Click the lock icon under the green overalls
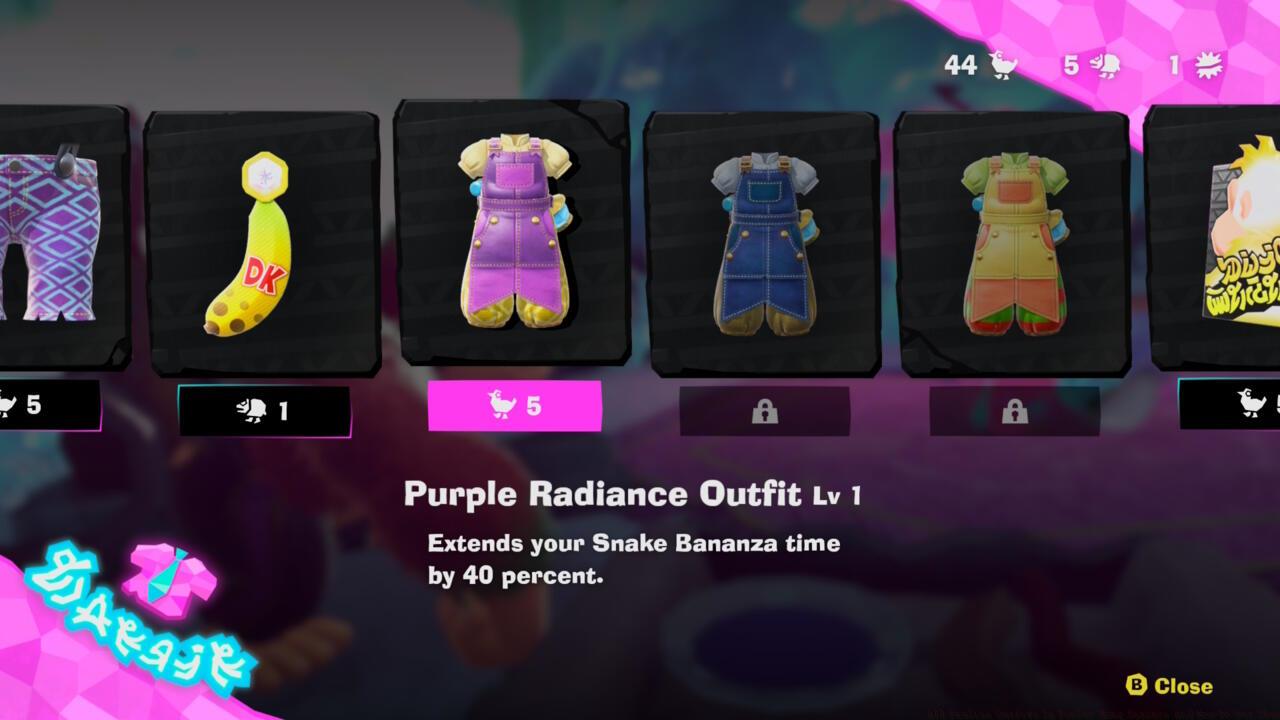 tap(1016, 410)
